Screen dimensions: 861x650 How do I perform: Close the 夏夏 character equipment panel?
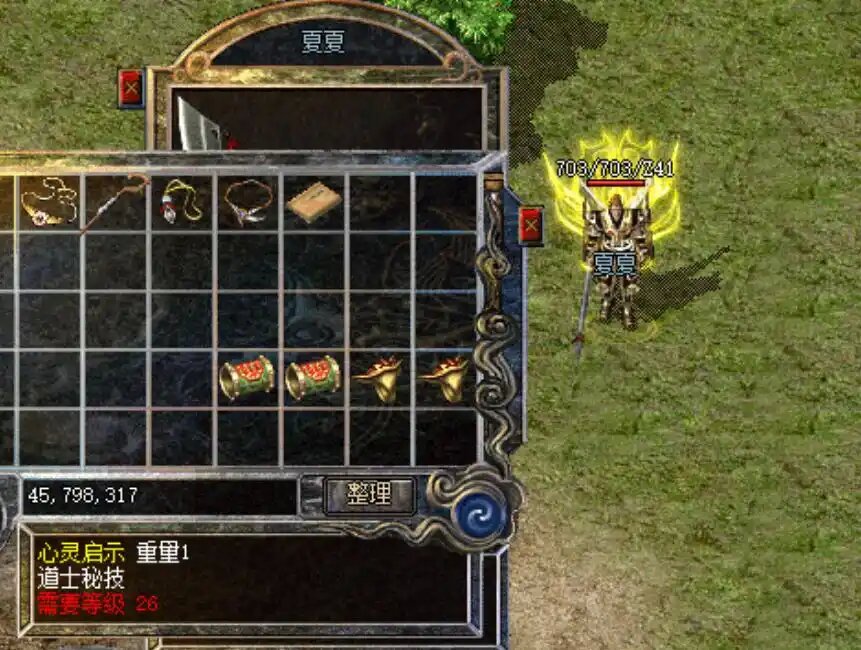tap(131, 88)
